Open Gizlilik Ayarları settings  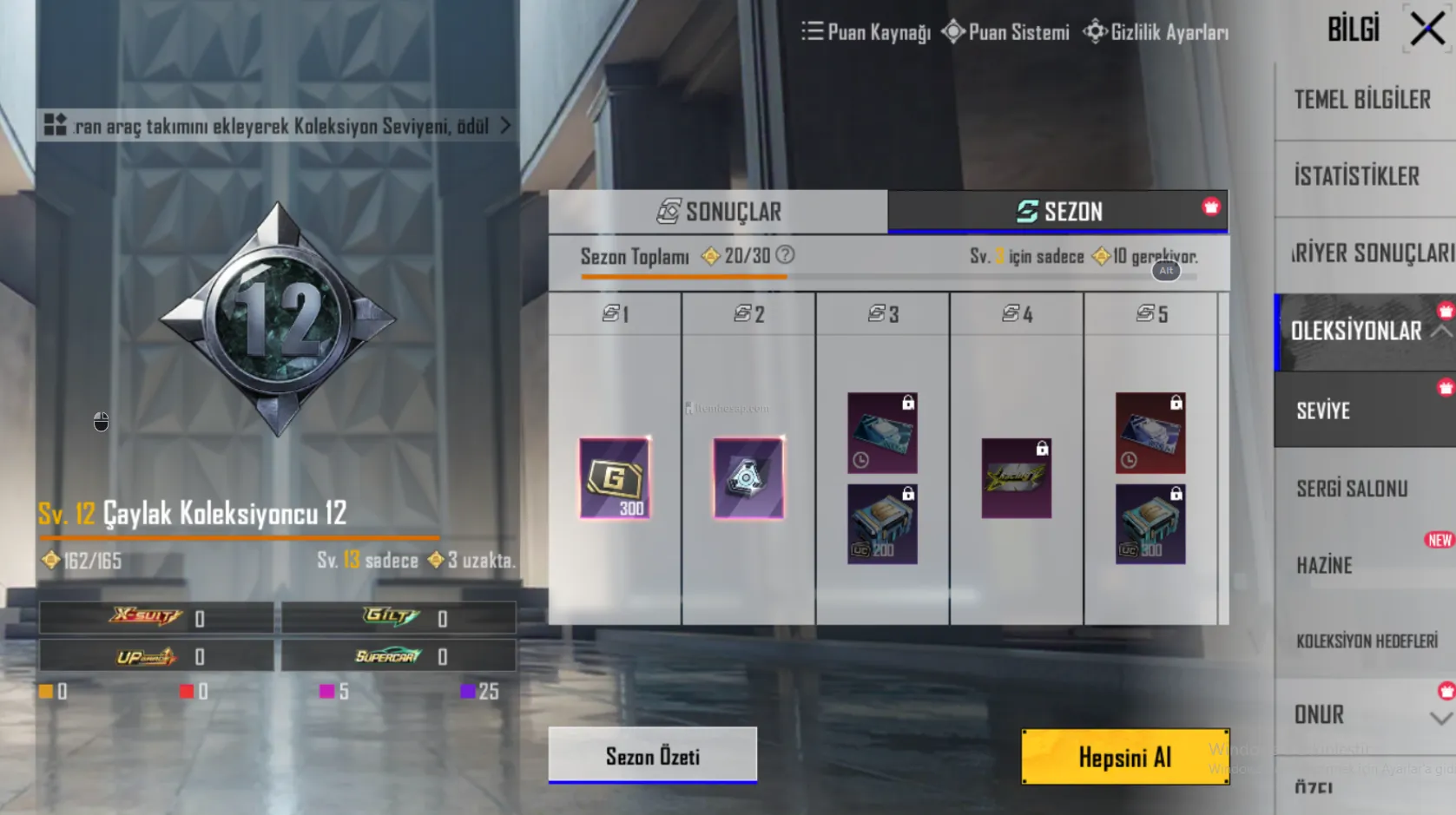pyautogui.click(x=1156, y=33)
